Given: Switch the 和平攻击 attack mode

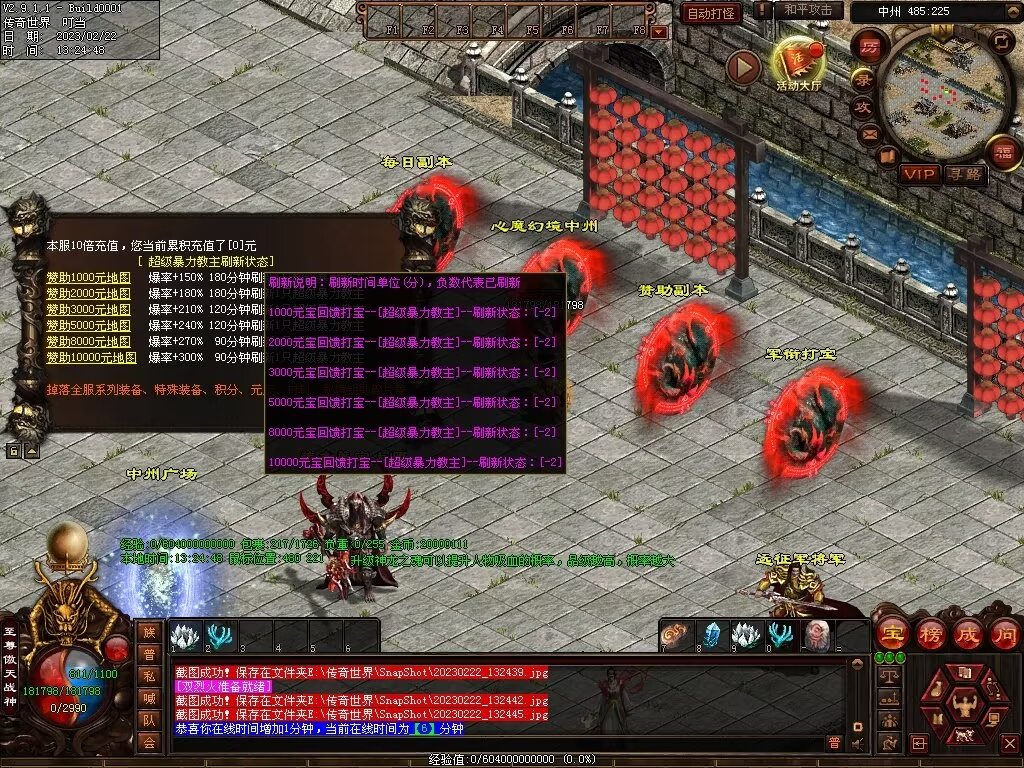Looking at the screenshot, I should click(808, 10).
